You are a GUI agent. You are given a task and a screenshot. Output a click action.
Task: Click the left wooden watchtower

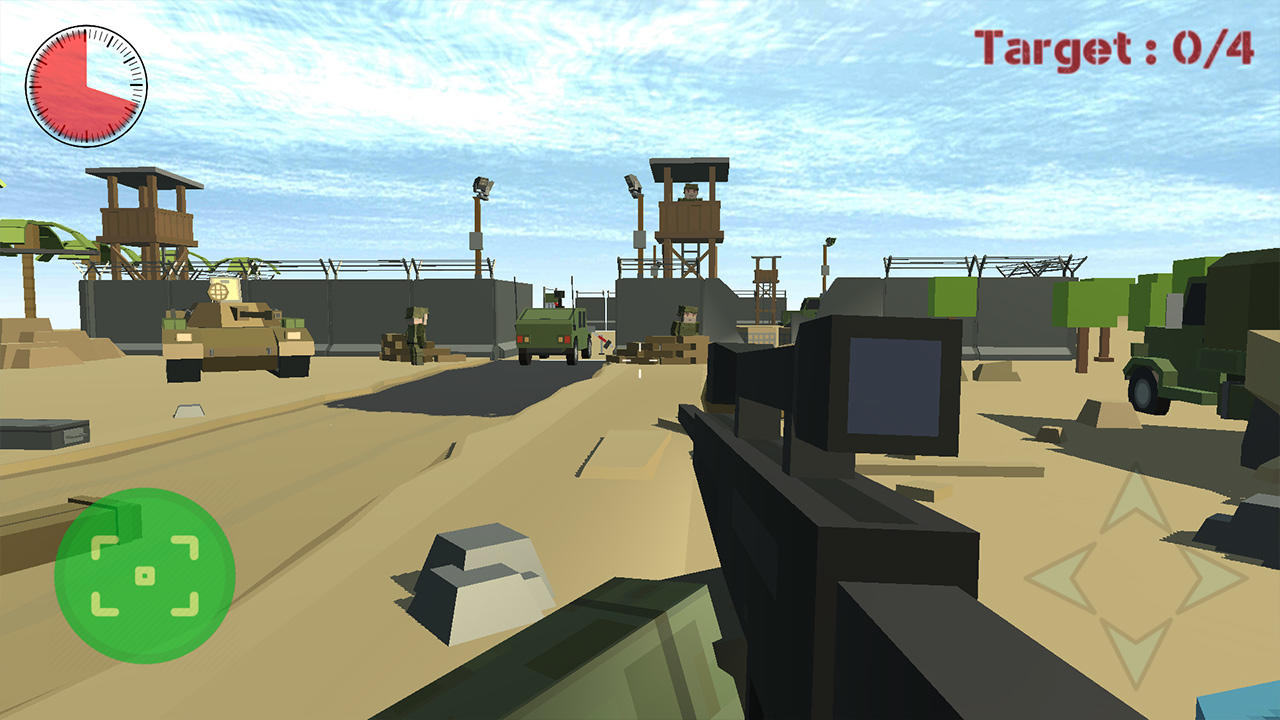tap(145, 215)
